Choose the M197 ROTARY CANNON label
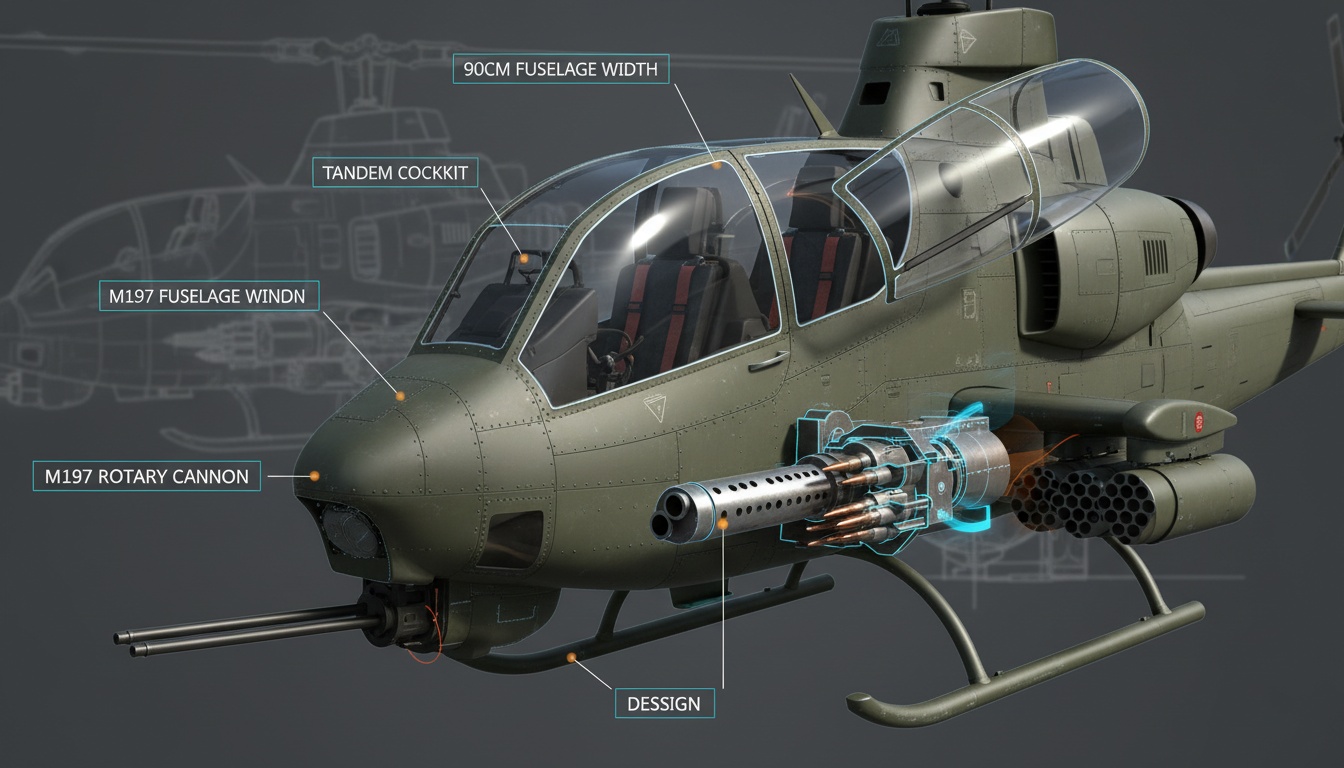1344x768 pixels. [x=147, y=476]
